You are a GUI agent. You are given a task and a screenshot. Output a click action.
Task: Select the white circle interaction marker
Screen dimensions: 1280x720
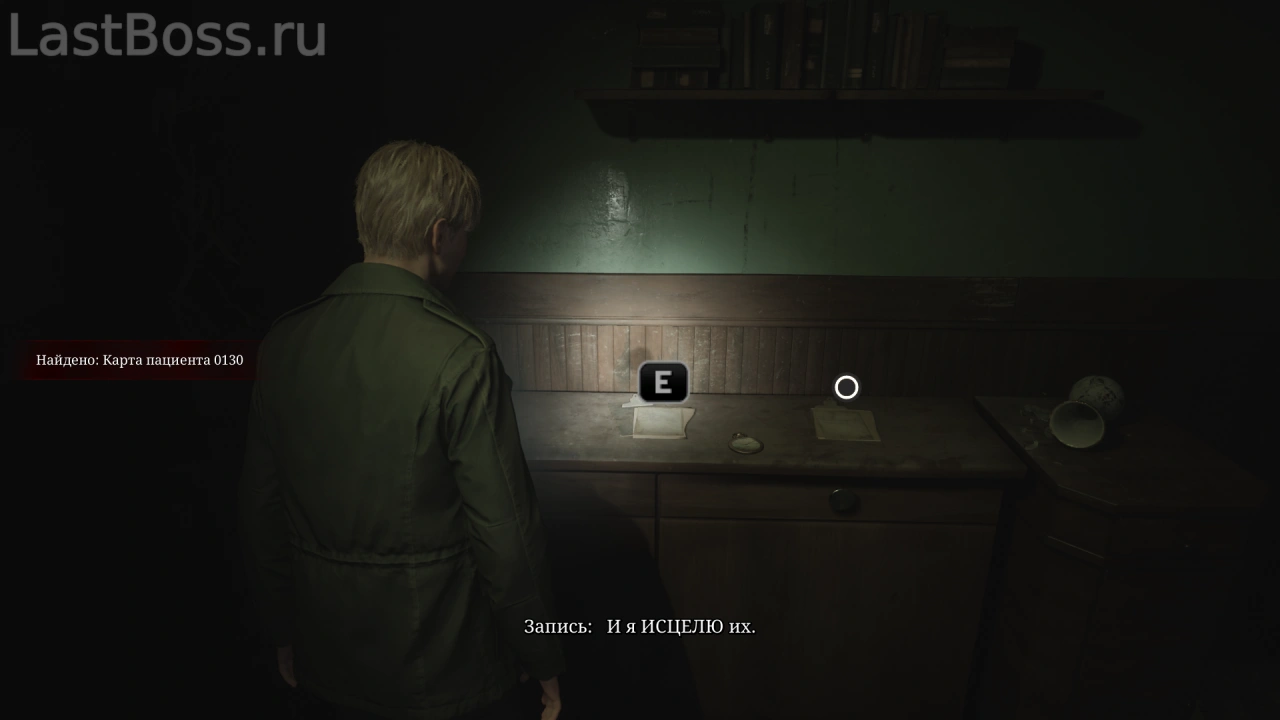846,387
